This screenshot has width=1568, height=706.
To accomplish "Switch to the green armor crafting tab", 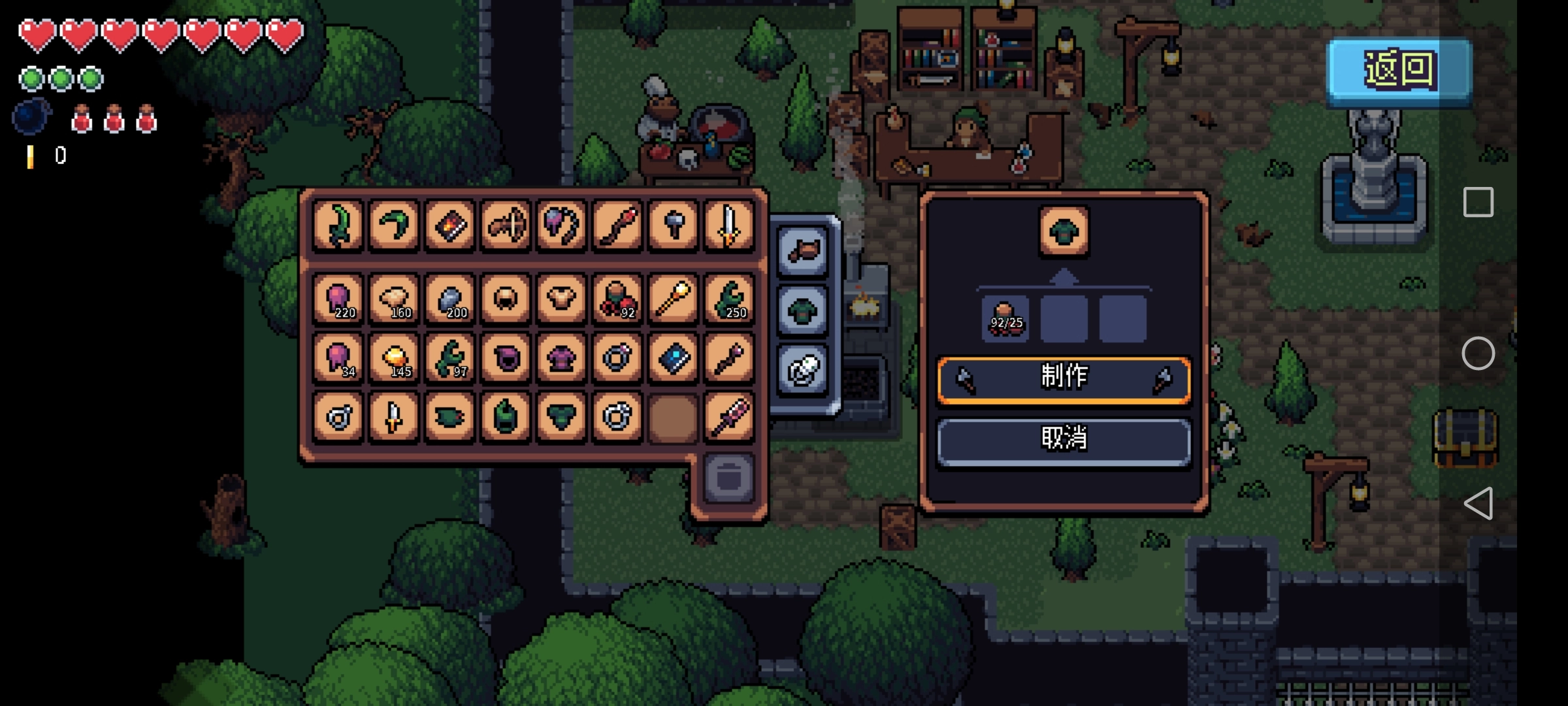I will coord(803,311).
